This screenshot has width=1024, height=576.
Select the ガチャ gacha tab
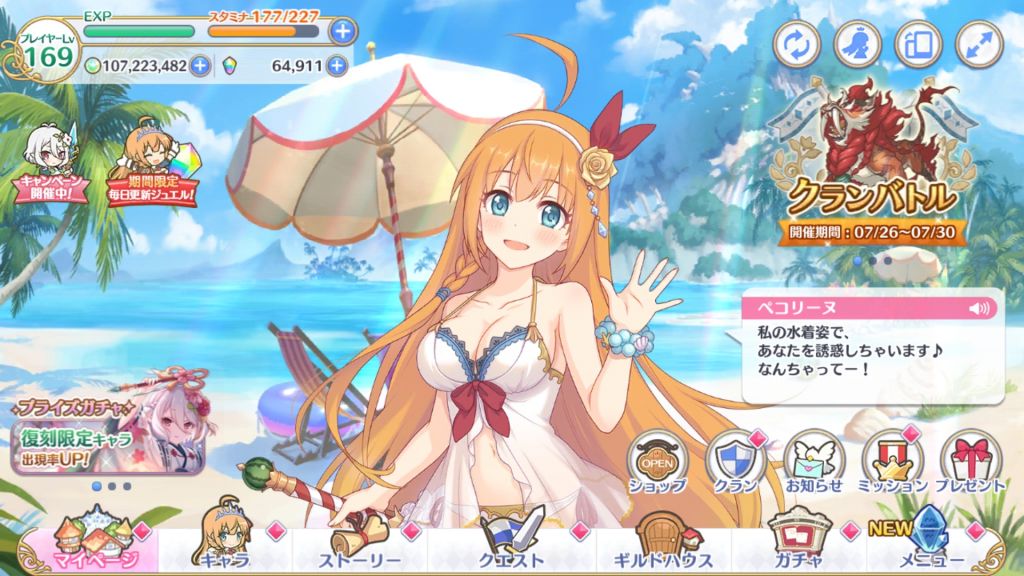pos(797,548)
